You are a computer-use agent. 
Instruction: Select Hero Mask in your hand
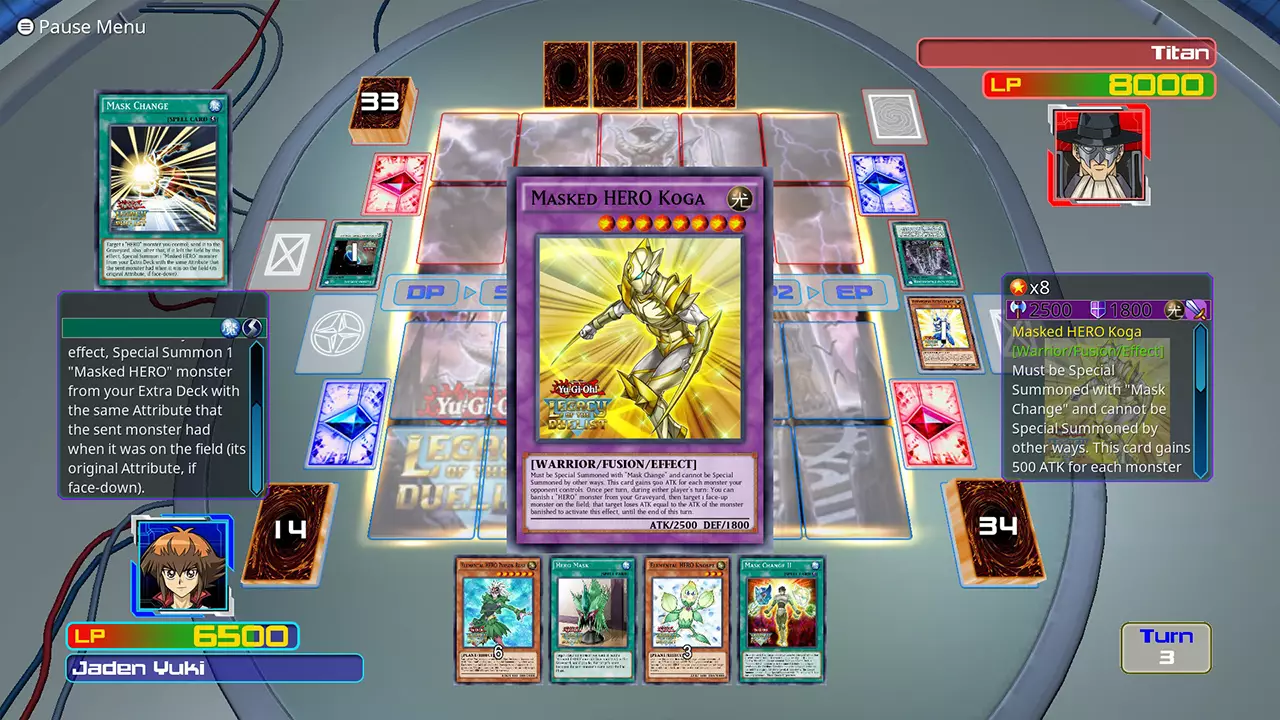pyautogui.click(x=592, y=620)
